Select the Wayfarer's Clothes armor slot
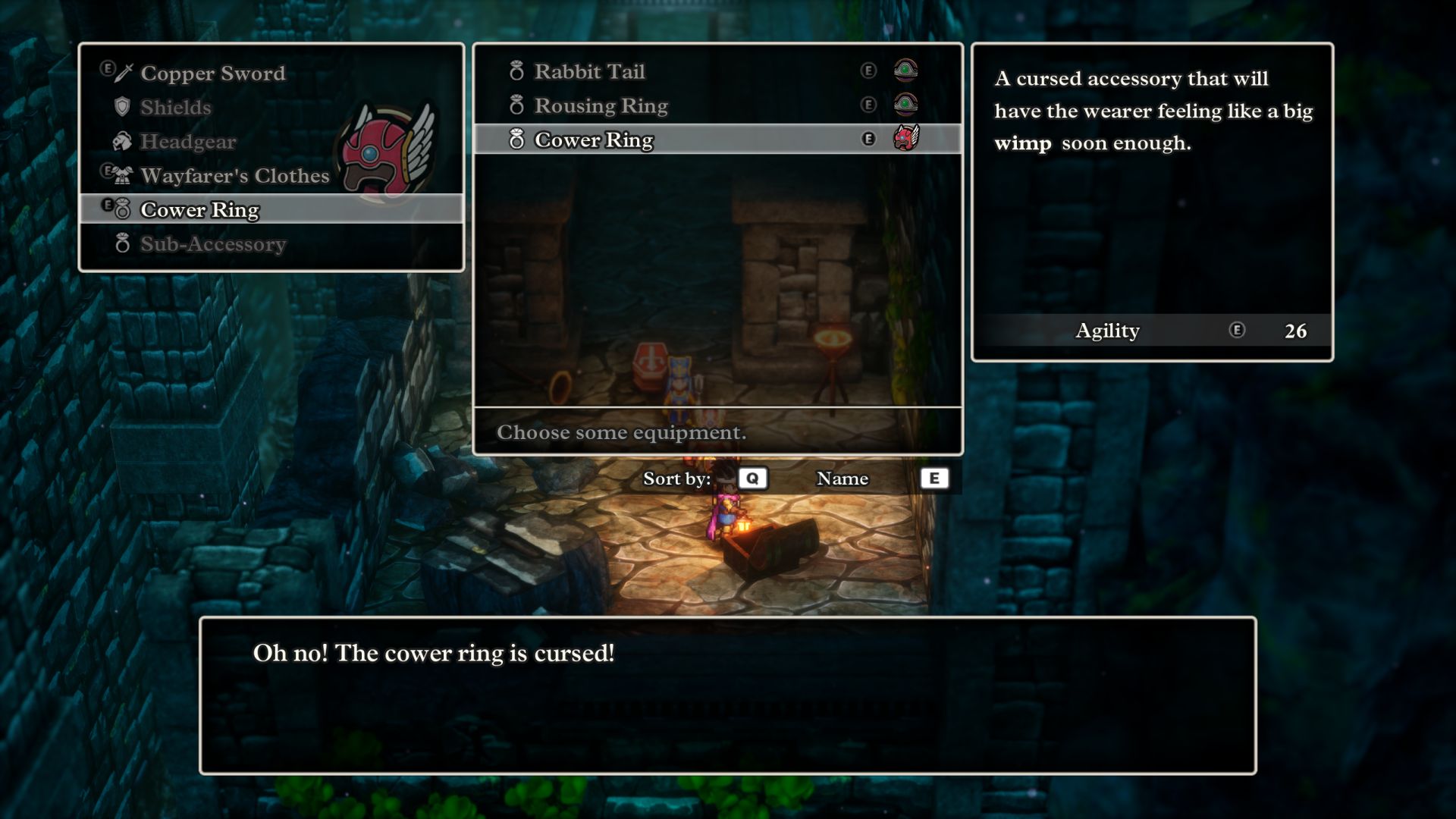Screen dimensions: 1456x819 coord(234,176)
